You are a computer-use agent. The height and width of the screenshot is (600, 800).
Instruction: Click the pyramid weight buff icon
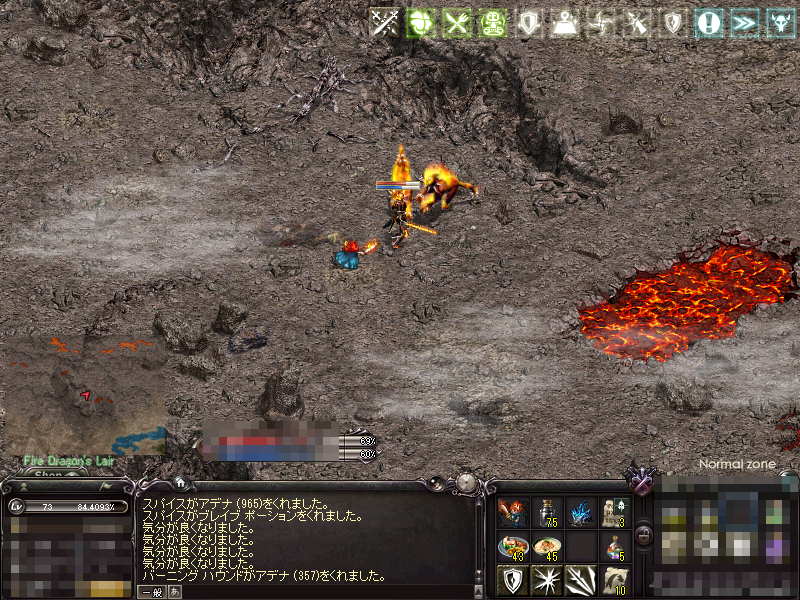[565, 23]
